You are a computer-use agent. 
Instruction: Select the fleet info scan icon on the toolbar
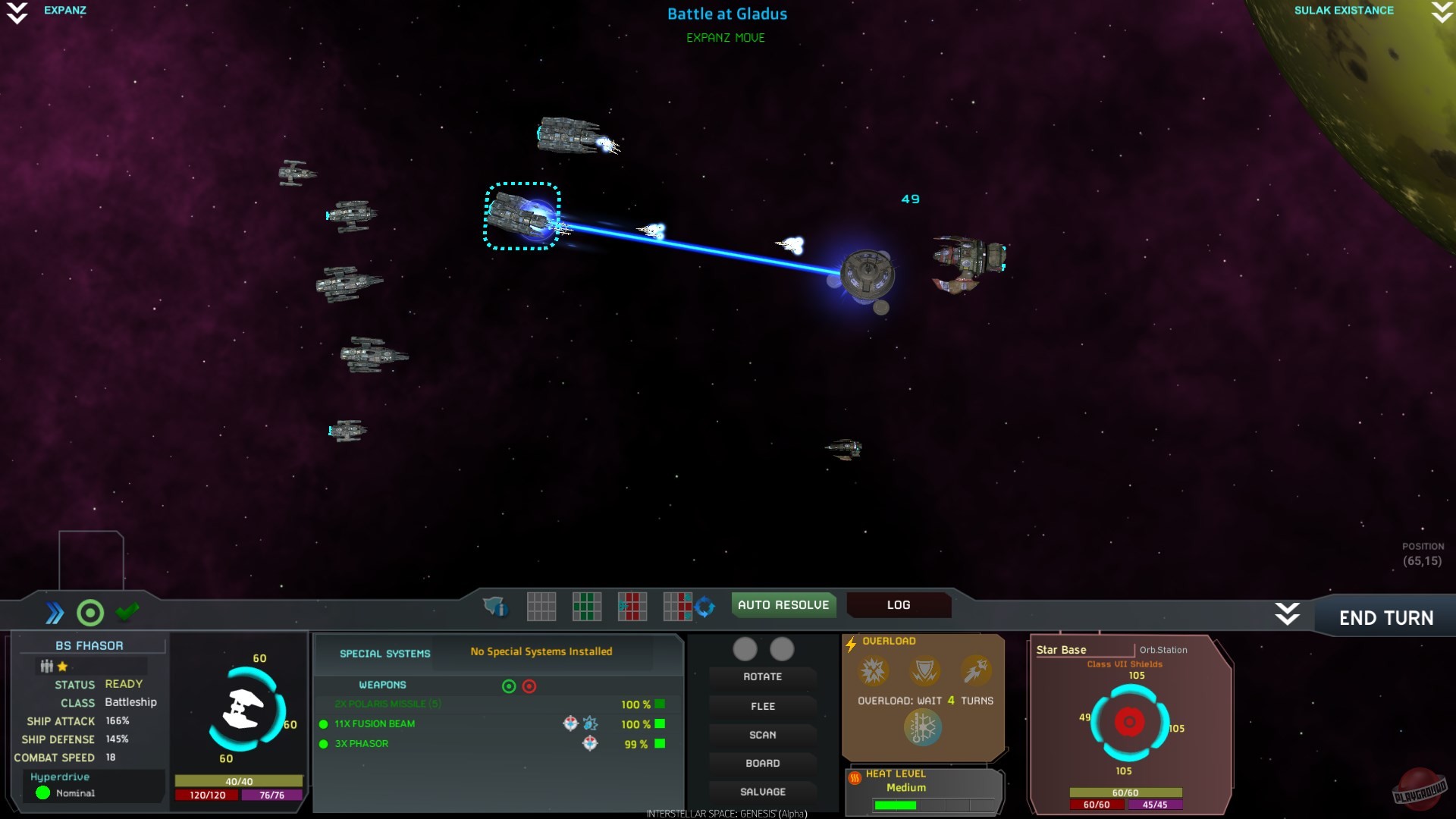pyautogui.click(x=493, y=607)
